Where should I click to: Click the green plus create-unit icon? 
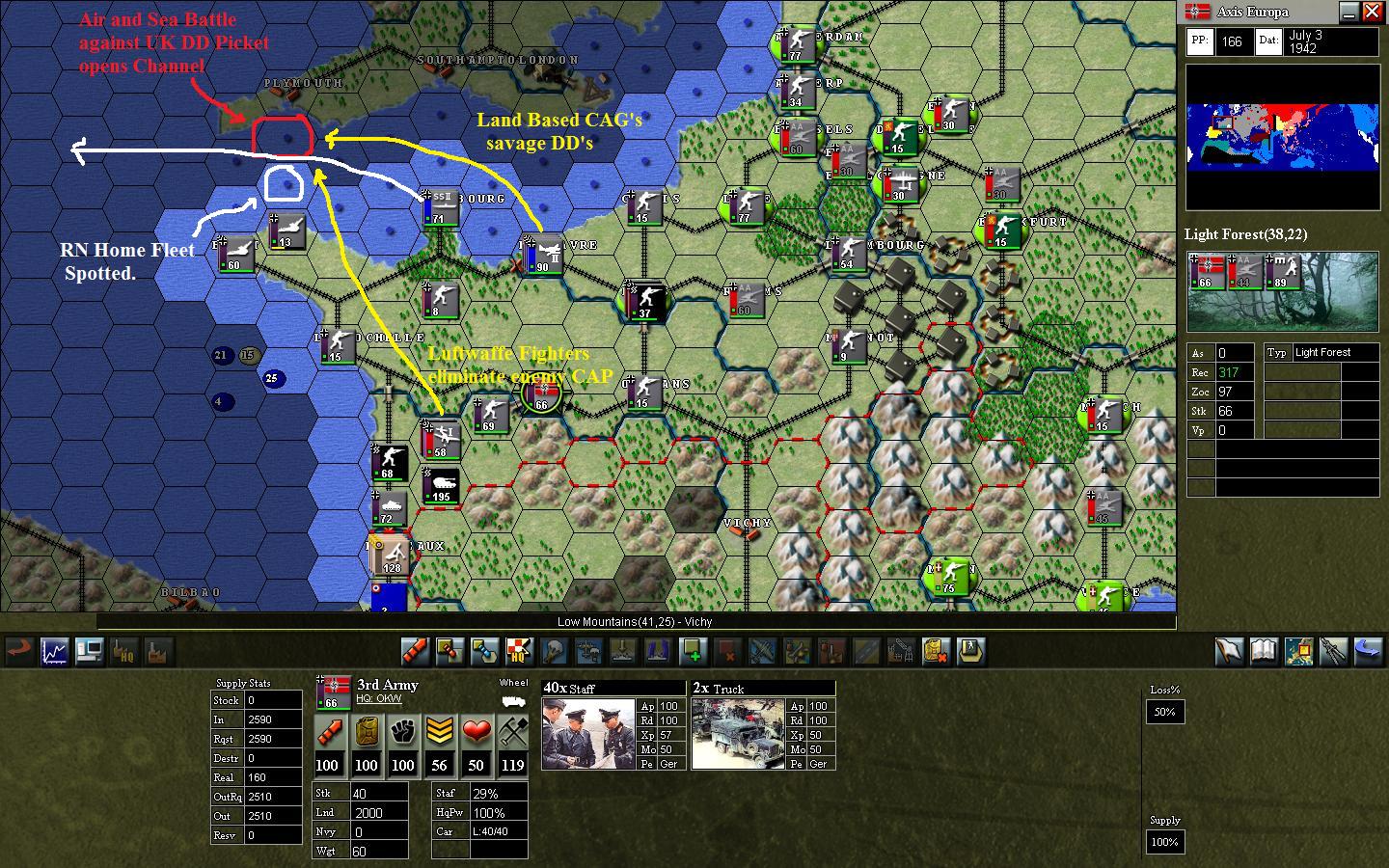click(693, 652)
